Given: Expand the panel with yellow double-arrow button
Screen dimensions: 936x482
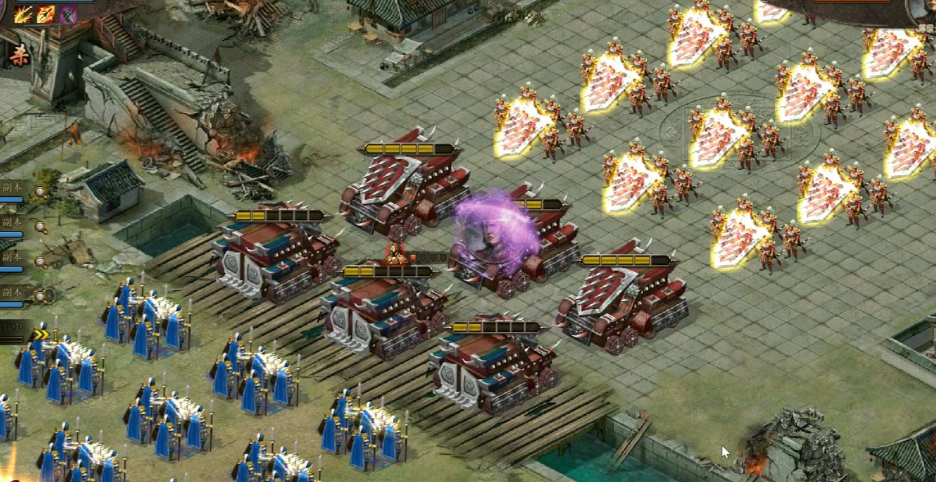Looking at the screenshot, I should [40, 334].
